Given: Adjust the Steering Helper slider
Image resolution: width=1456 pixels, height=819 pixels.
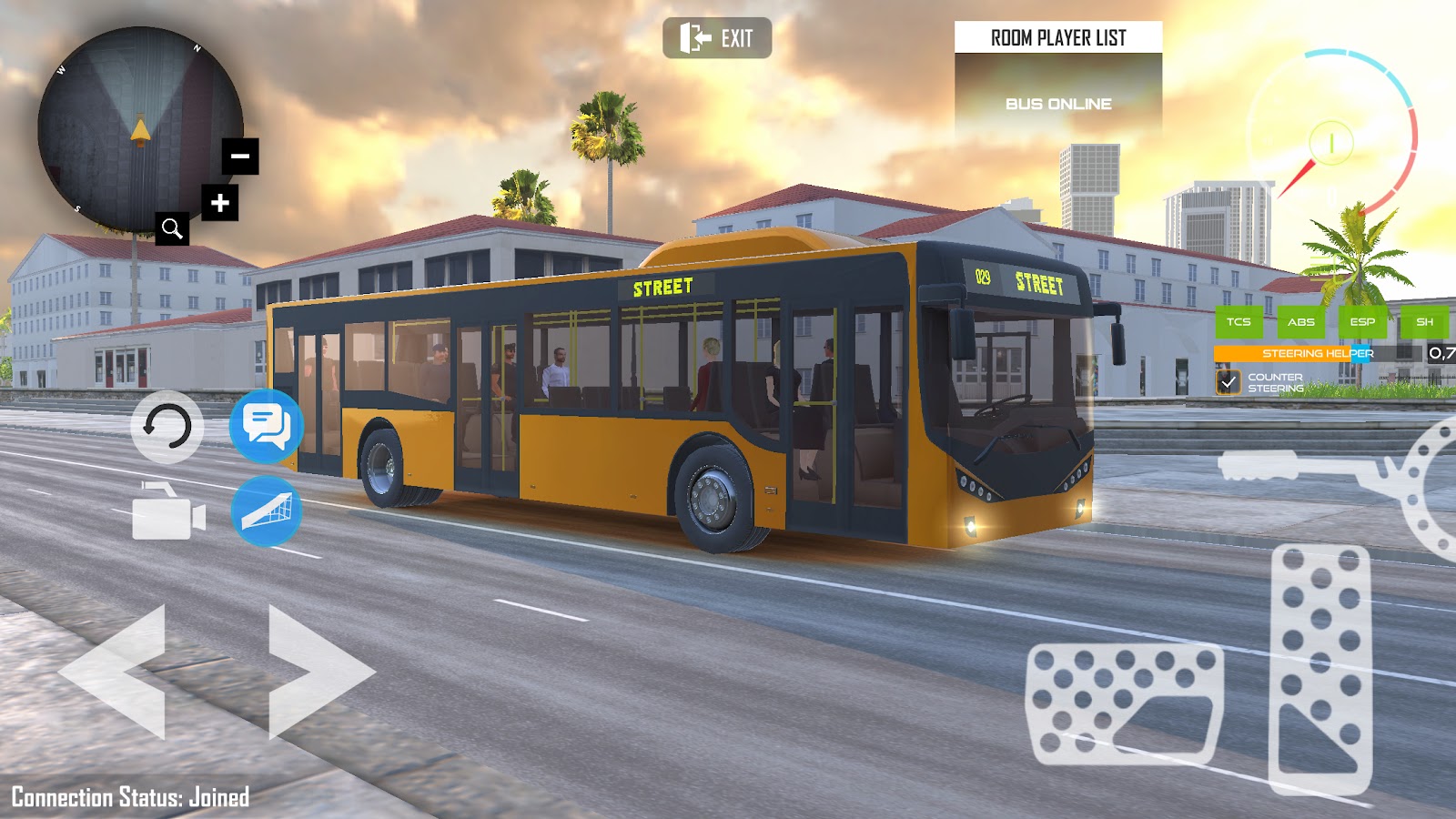Looking at the screenshot, I should [1318, 353].
